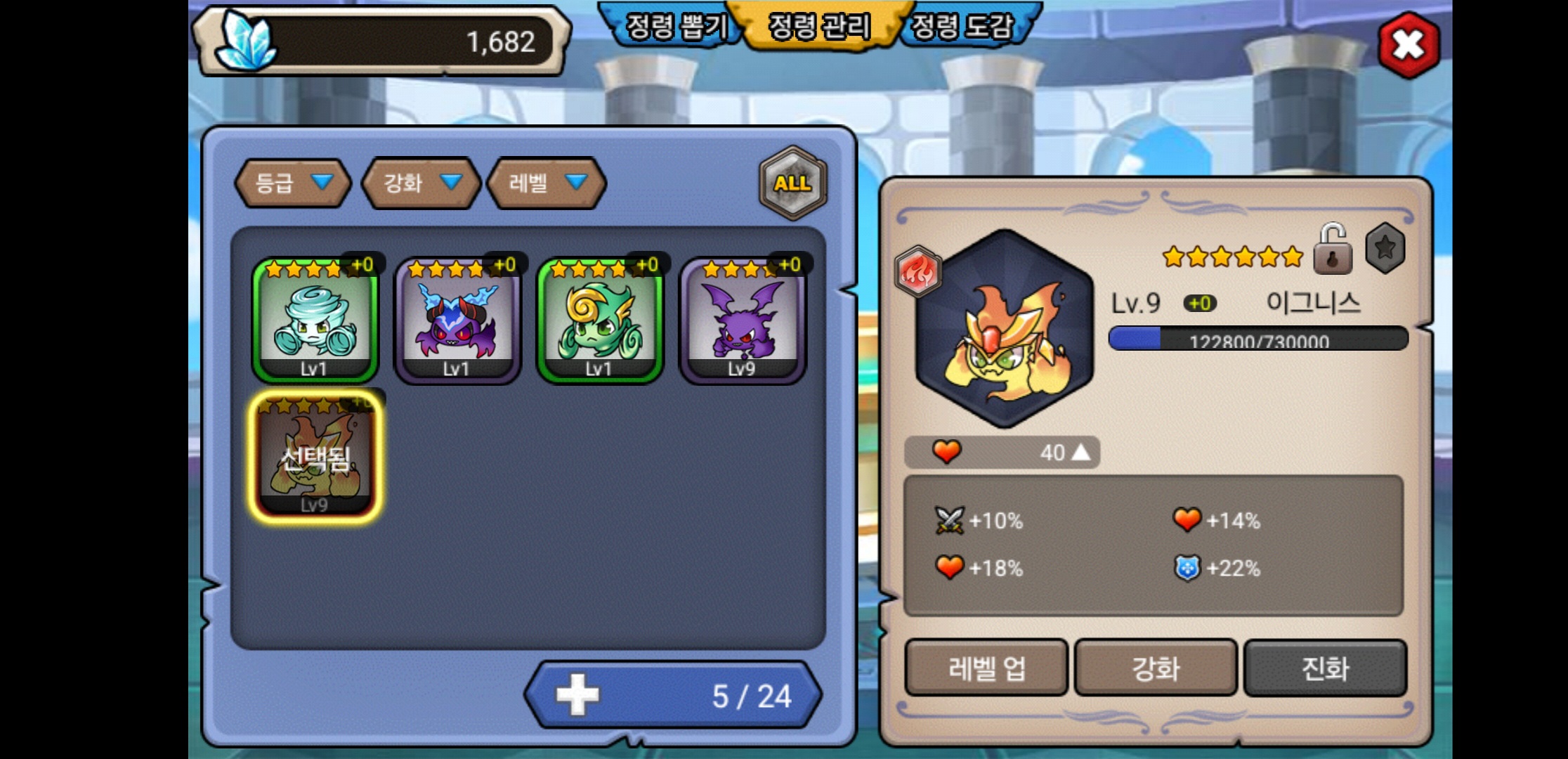1568x759 pixels.
Task: Click the selected fire spirit tile
Action: [315, 457]
